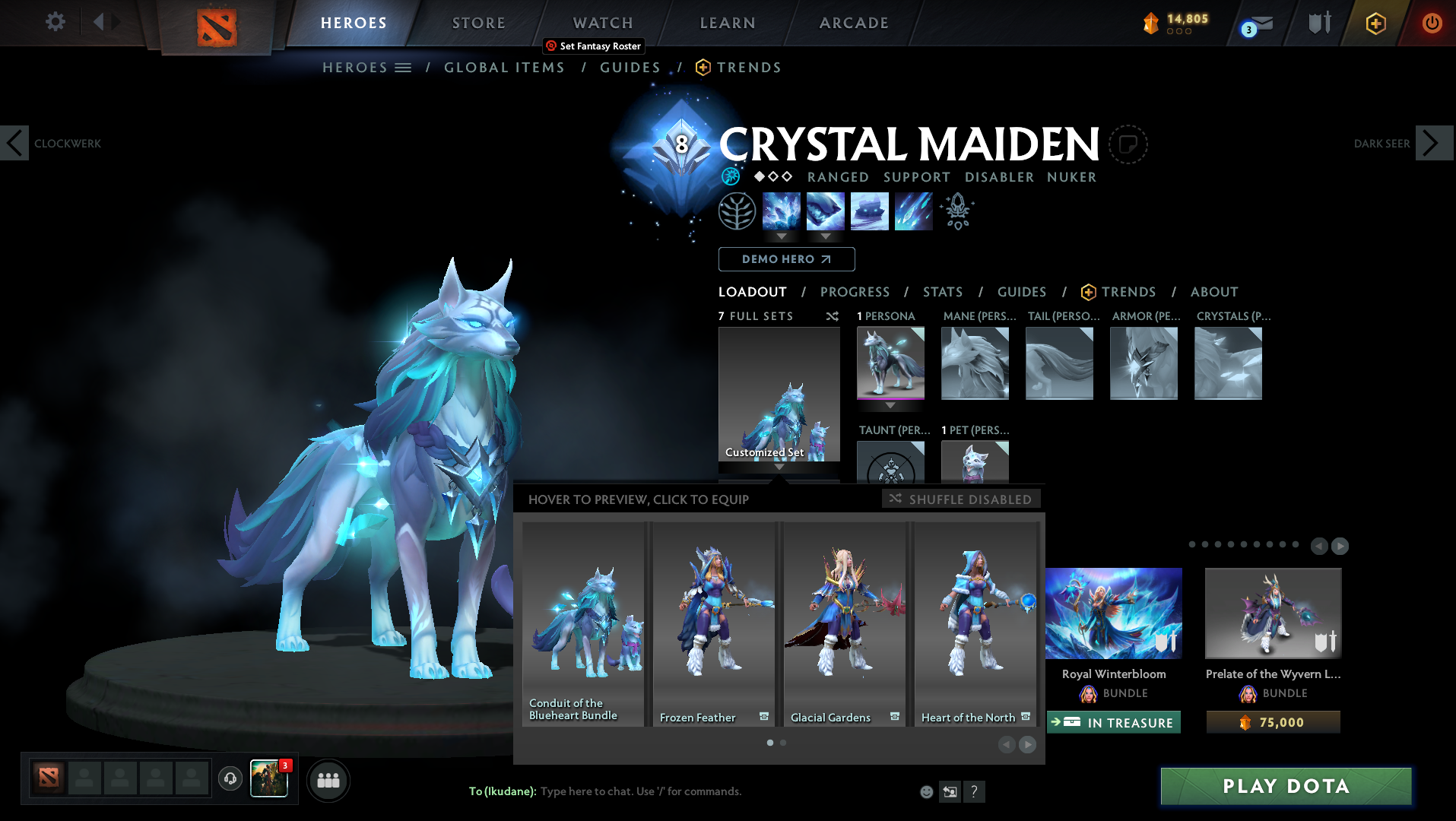Select Freezing Field ultimate icon
The image size is (1456, 821).
click(x=913, y=211)
